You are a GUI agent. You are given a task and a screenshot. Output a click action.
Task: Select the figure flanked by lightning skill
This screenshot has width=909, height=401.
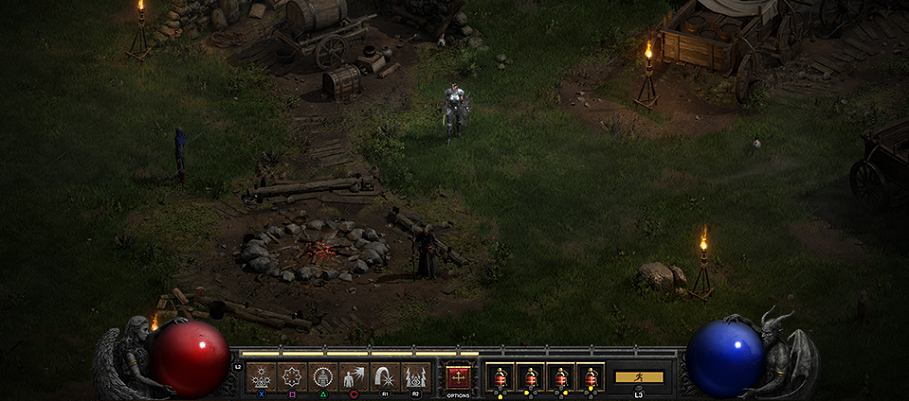tap(416, 377)
